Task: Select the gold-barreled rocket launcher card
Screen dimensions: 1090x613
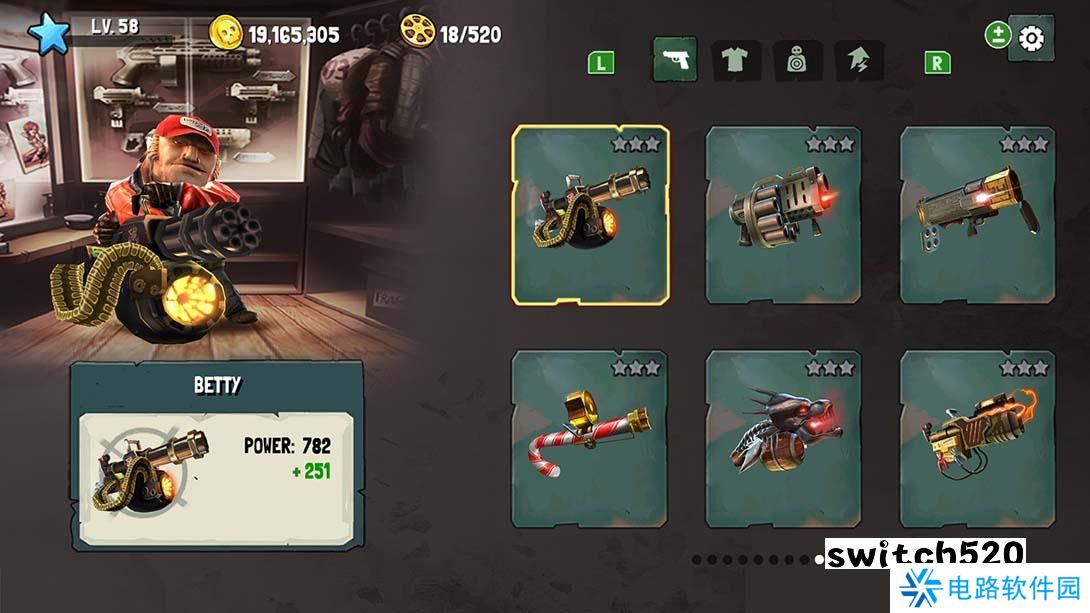Action: pyautogui.click(x=977, y=214)
